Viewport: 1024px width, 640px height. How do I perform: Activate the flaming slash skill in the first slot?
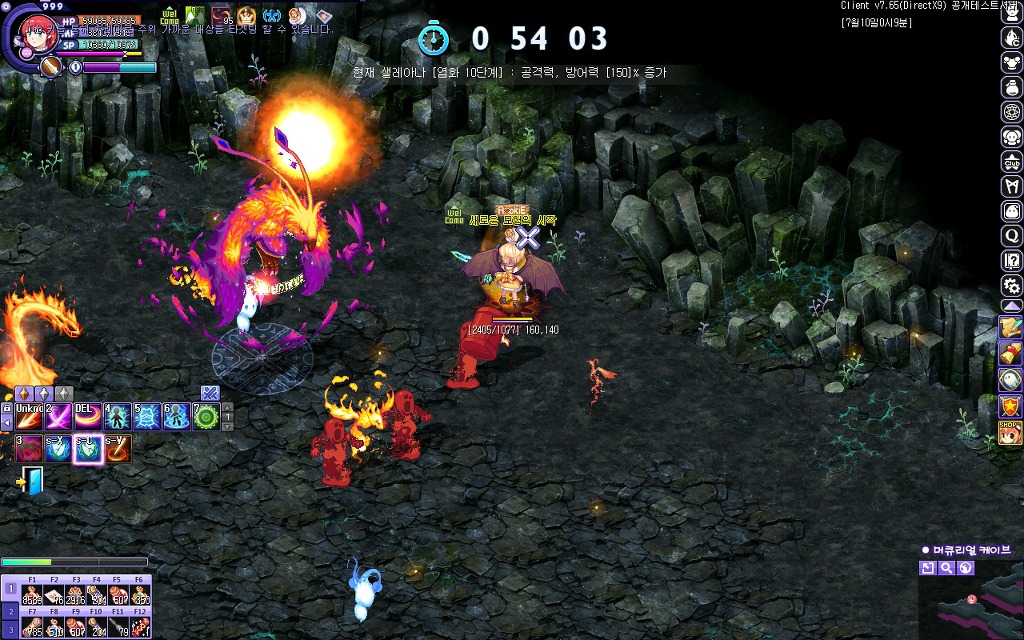28,416
